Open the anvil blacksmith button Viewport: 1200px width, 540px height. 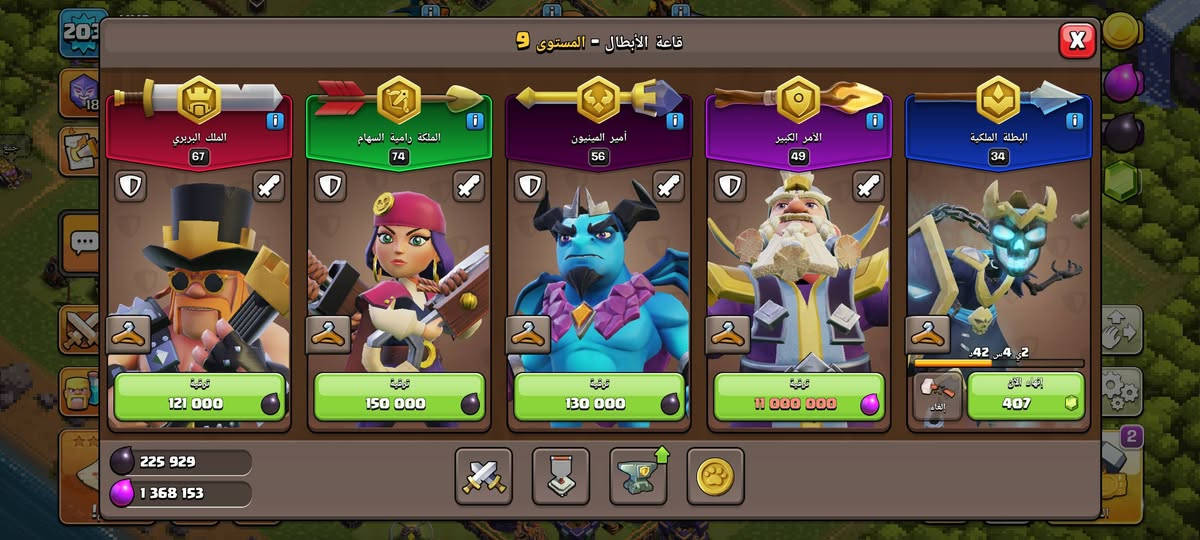pyautogui.click(x=638, y=477)
